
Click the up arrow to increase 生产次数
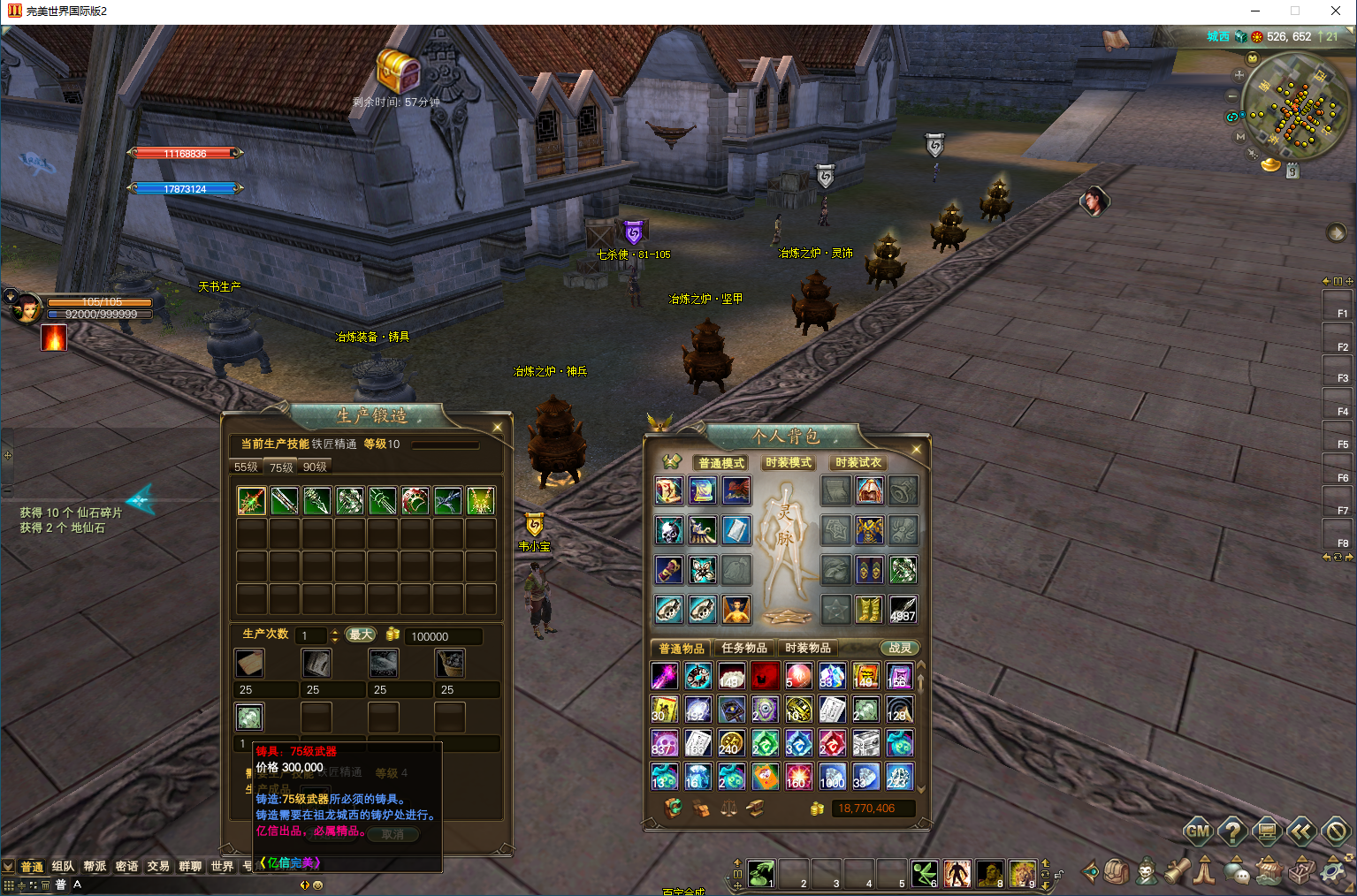click(x=333, y=632)
